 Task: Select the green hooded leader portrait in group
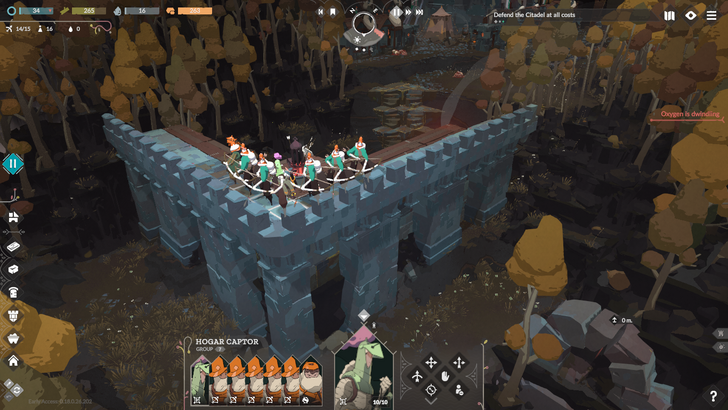click(x=203, y=378)
